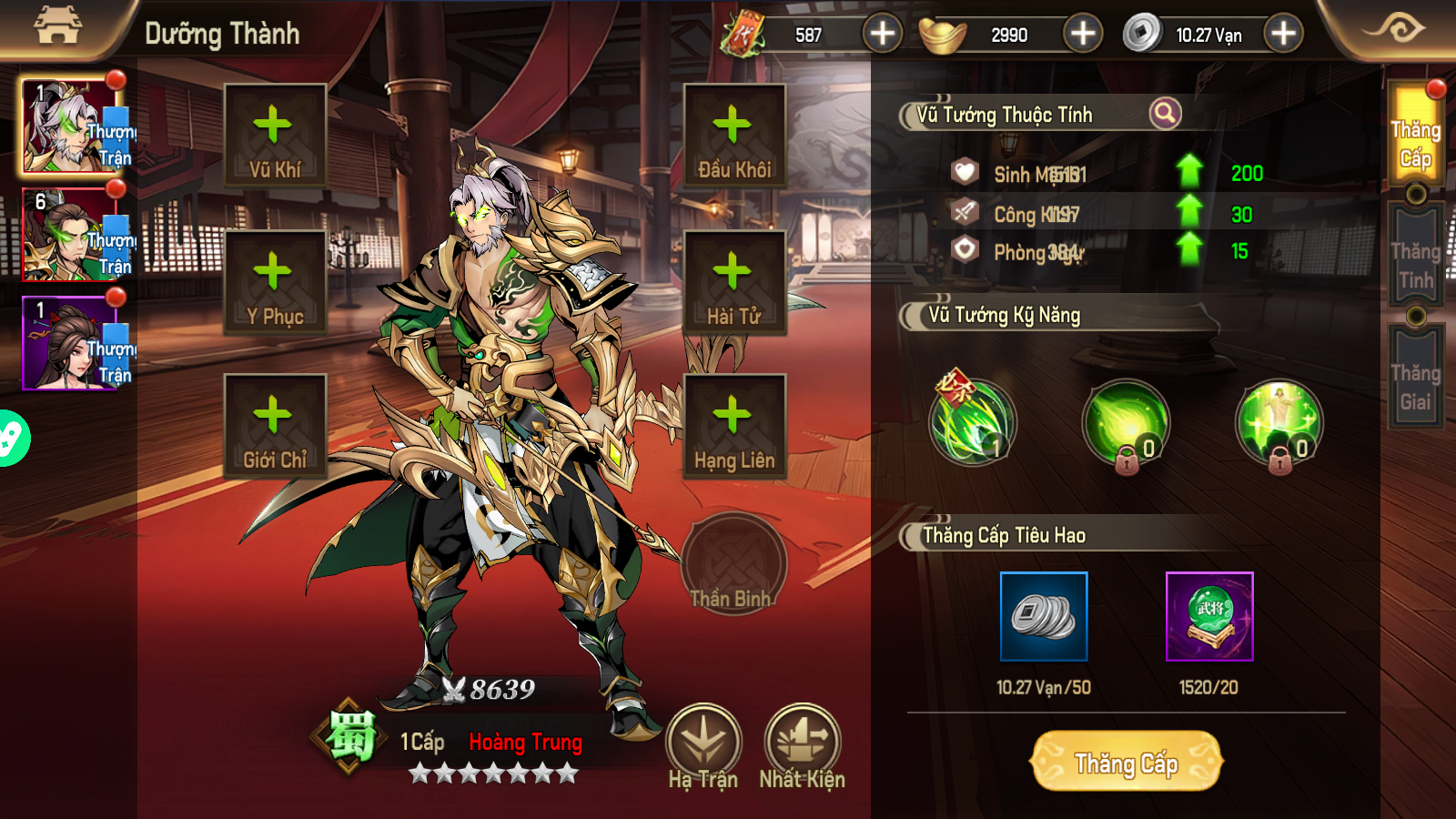Return using the top-right swirl back button
The image size is (1456, 819).
point(1394,29)
